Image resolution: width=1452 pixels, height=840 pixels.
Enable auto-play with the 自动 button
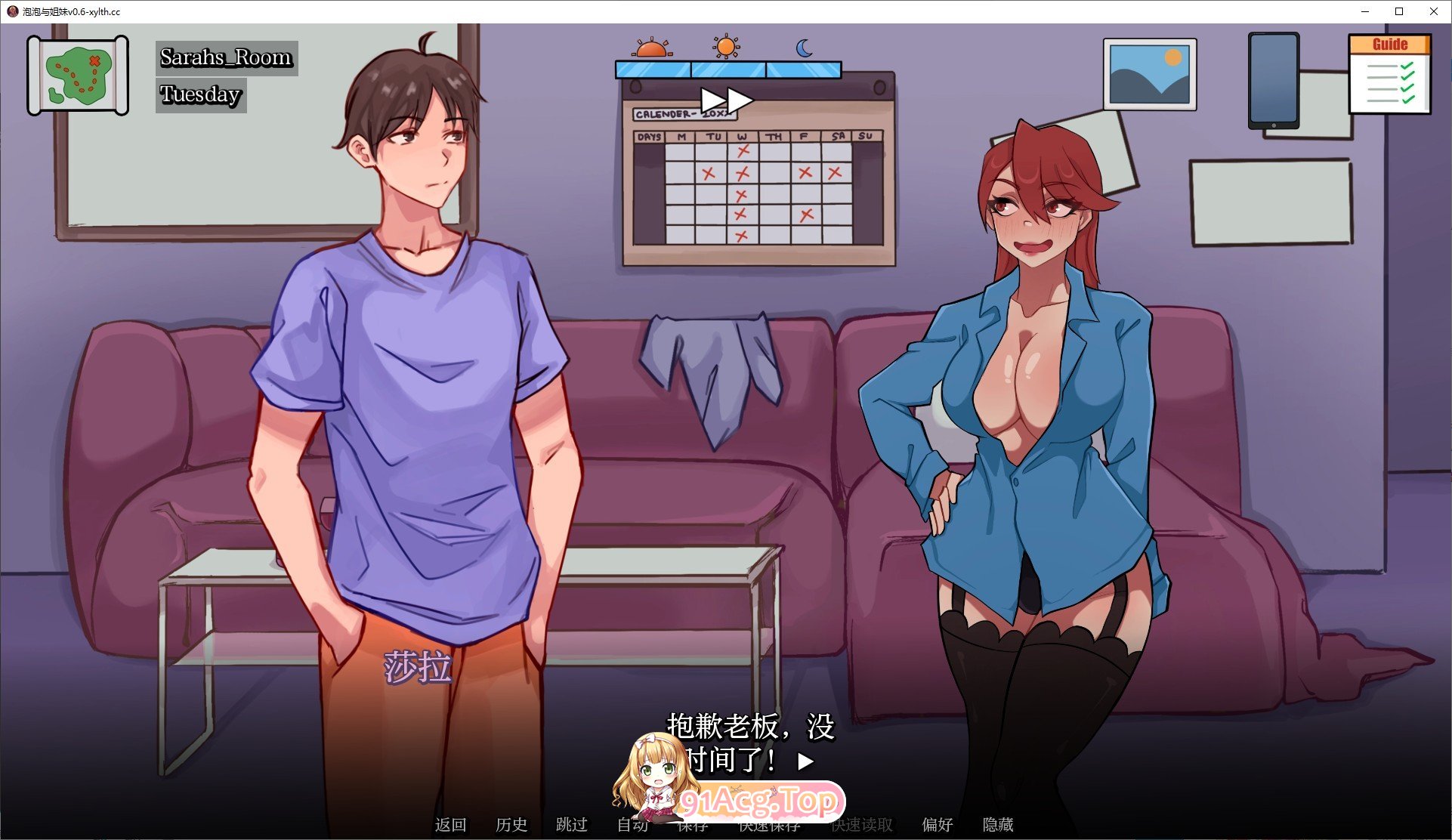pos(633,825)
